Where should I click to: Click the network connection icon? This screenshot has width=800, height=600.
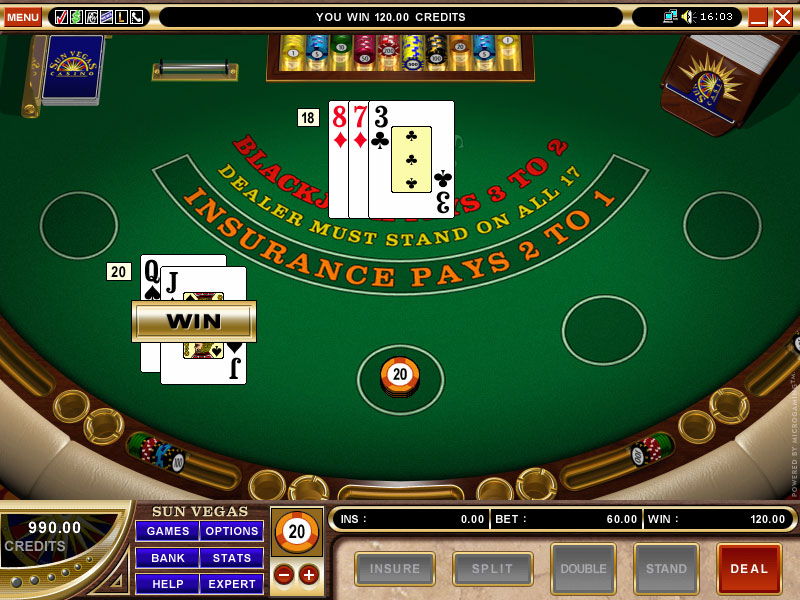(x=670, y=17)
